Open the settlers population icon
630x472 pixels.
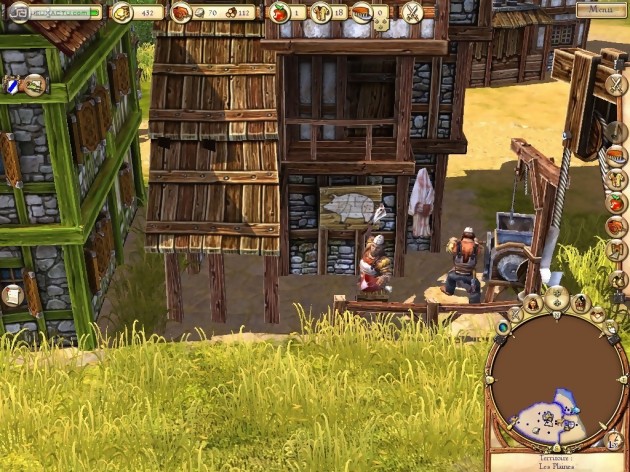click(x=321, y=12)
